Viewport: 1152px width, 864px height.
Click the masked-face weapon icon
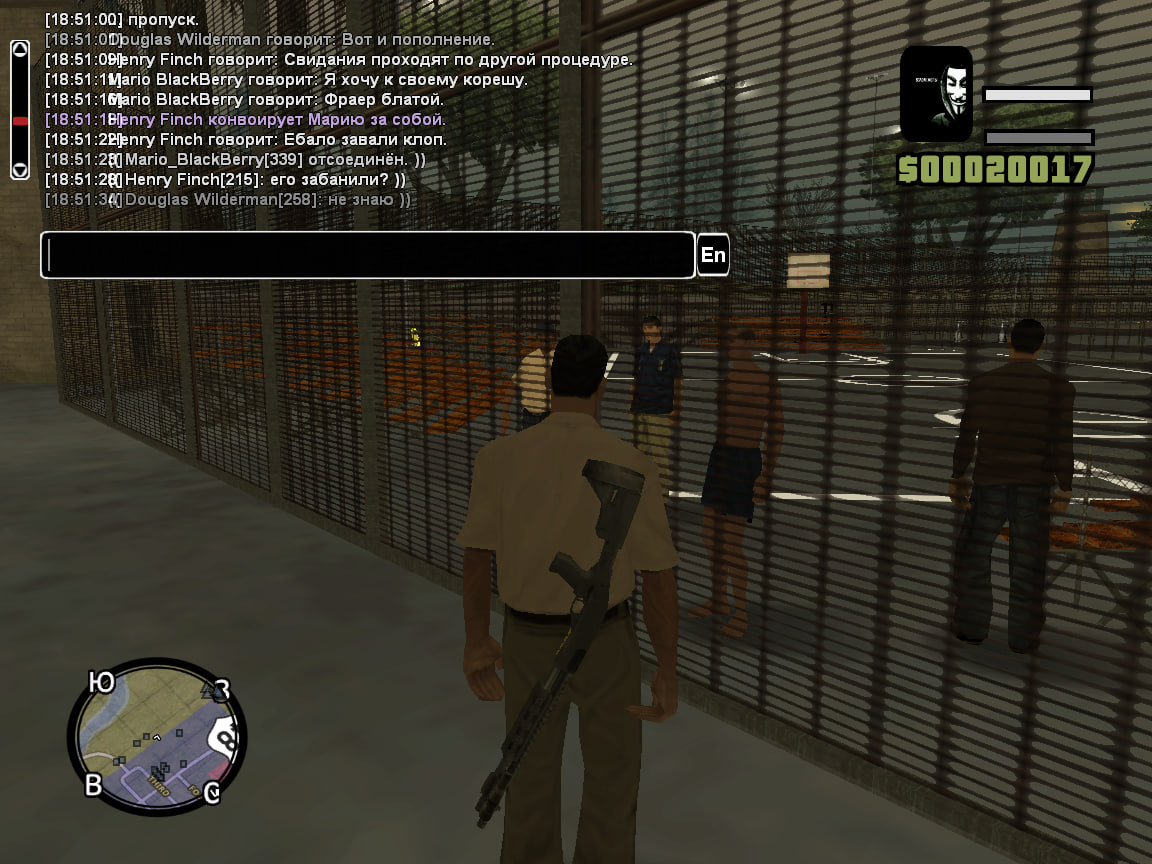click(x=936, y=93)
